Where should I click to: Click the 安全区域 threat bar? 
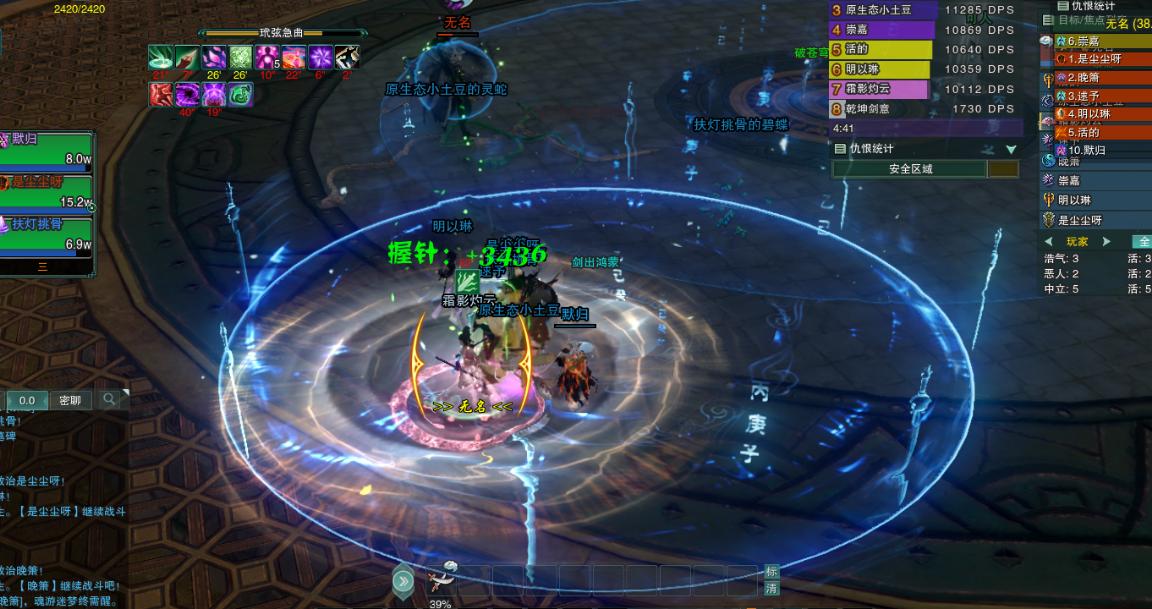[x=910, y=169]
